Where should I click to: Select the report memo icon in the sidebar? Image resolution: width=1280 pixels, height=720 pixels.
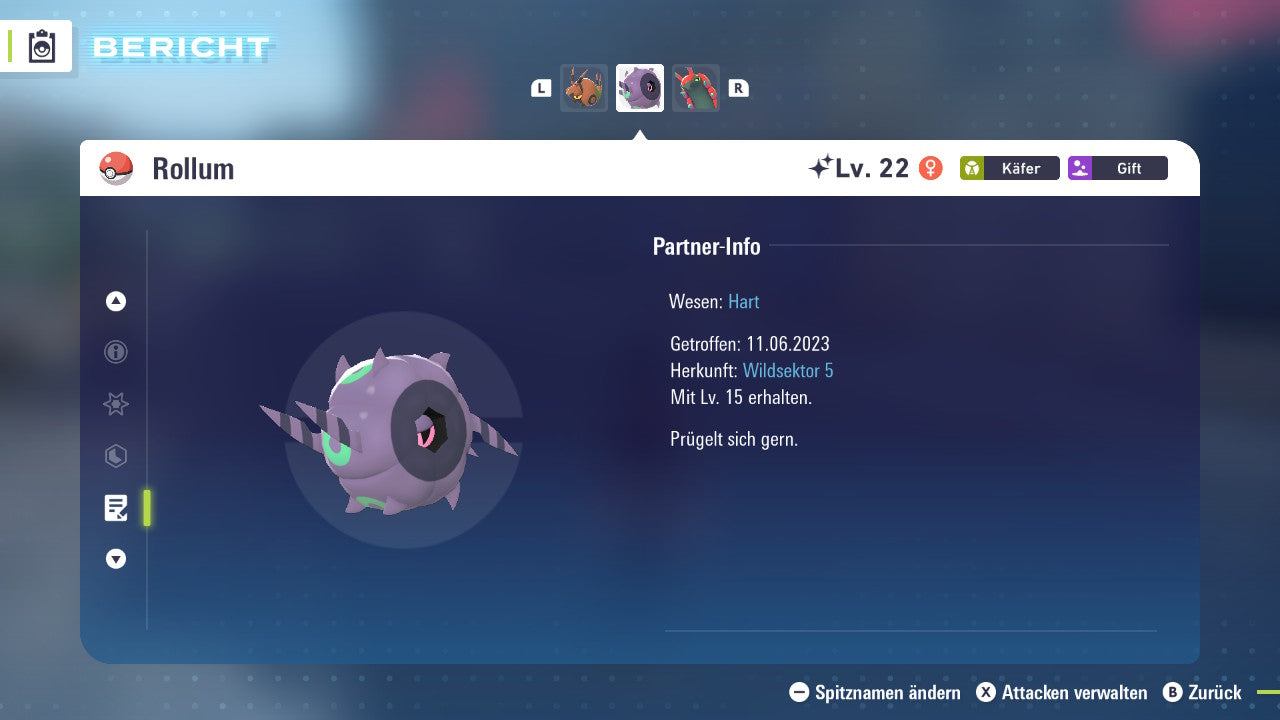[x=117, y=508]
